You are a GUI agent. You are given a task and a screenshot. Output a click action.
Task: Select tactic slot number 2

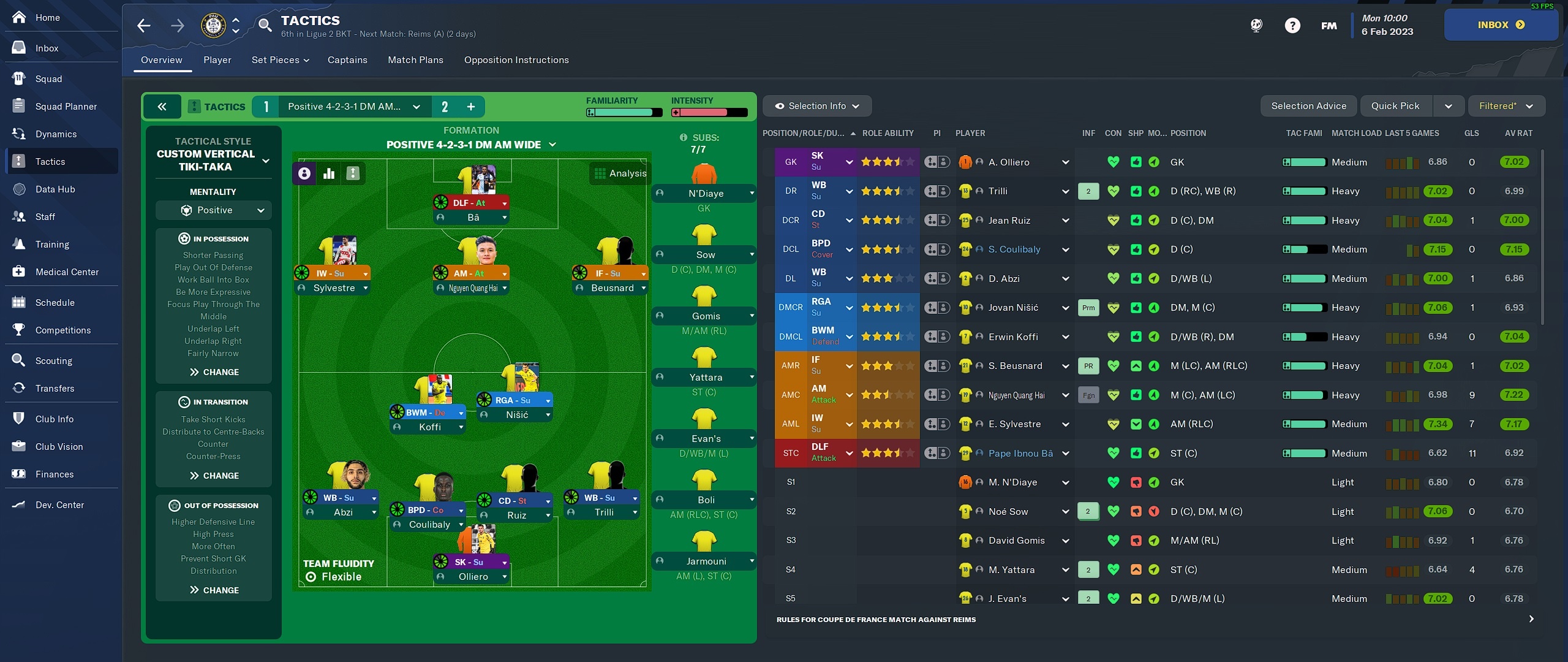pyautogui.click(x=445, y=107)
